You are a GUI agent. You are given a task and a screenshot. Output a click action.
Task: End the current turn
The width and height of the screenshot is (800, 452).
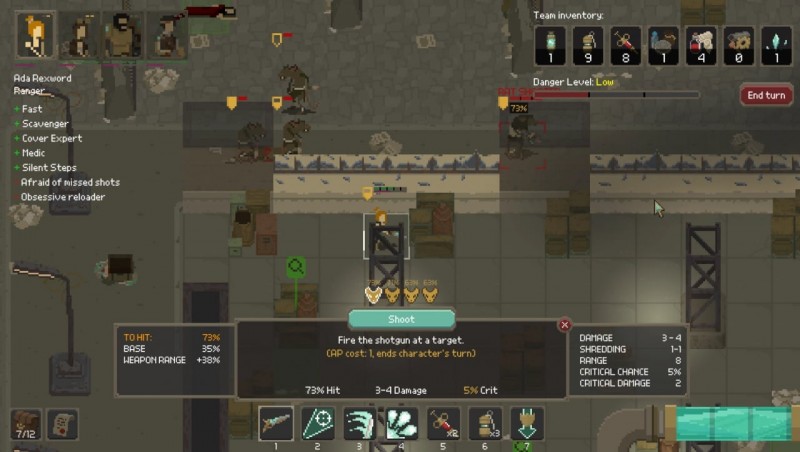tap(765, 95)
